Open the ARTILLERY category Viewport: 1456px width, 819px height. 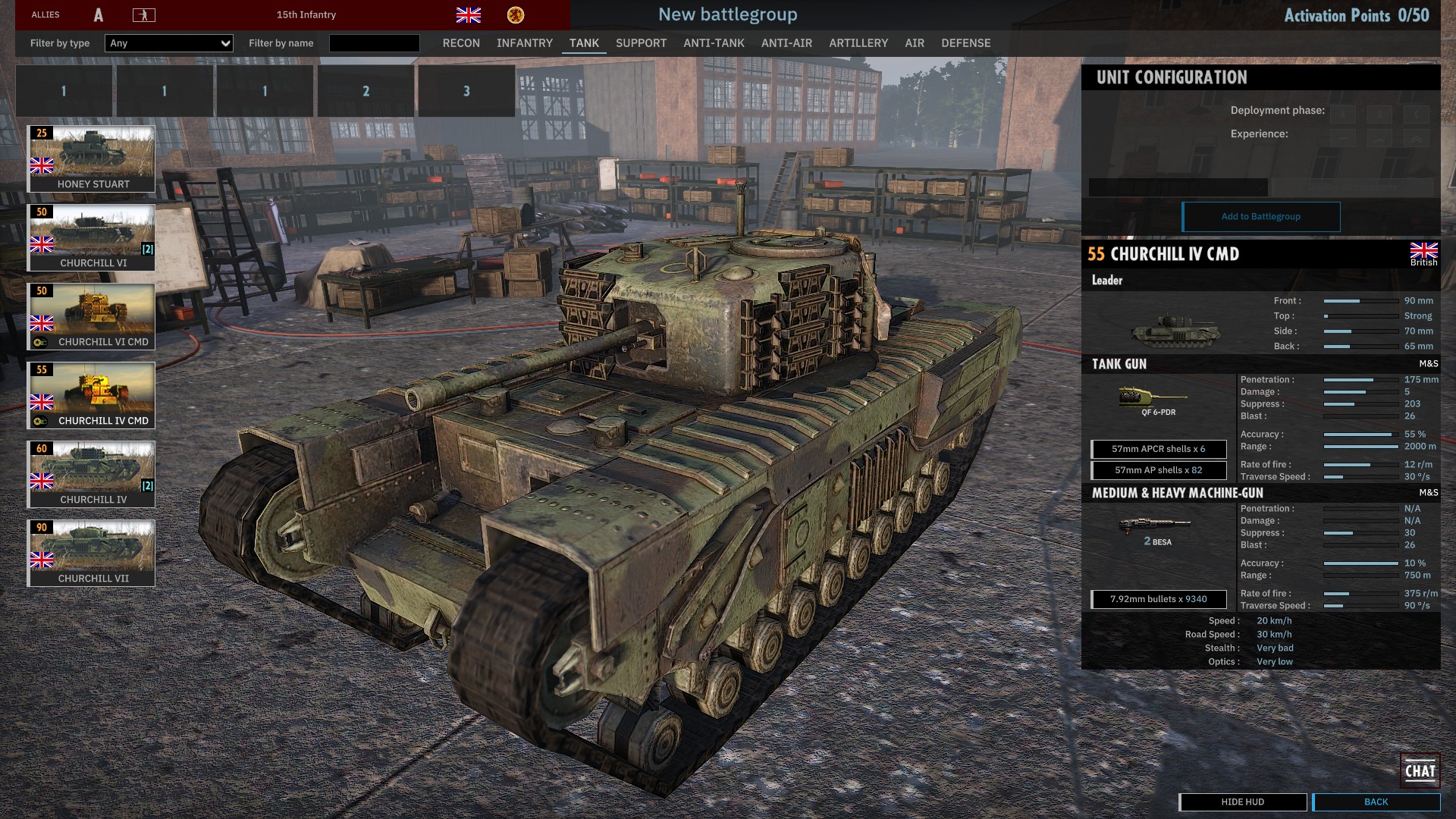(858, 43)
